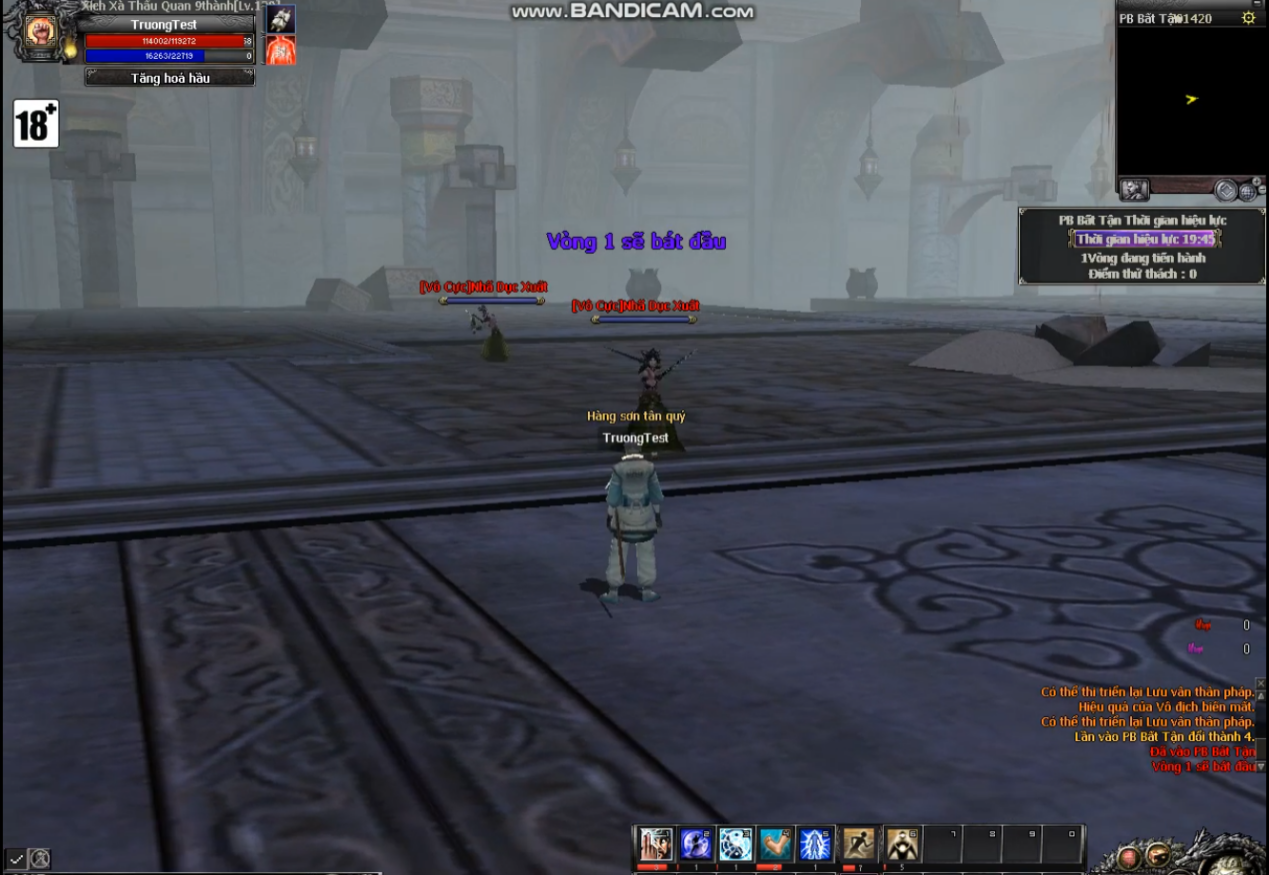Toggle the running figure sprint skill
This screenshot has height=875, width=1269.
(859, 844)
